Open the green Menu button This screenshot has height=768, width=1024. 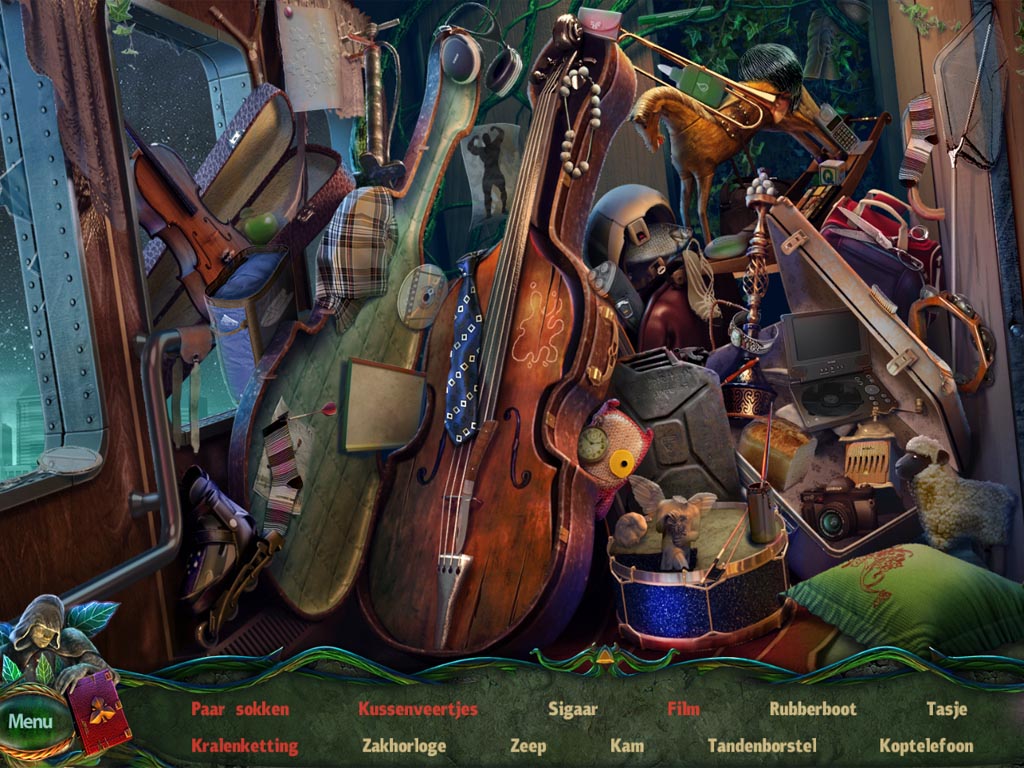click(x=32, y=721)
